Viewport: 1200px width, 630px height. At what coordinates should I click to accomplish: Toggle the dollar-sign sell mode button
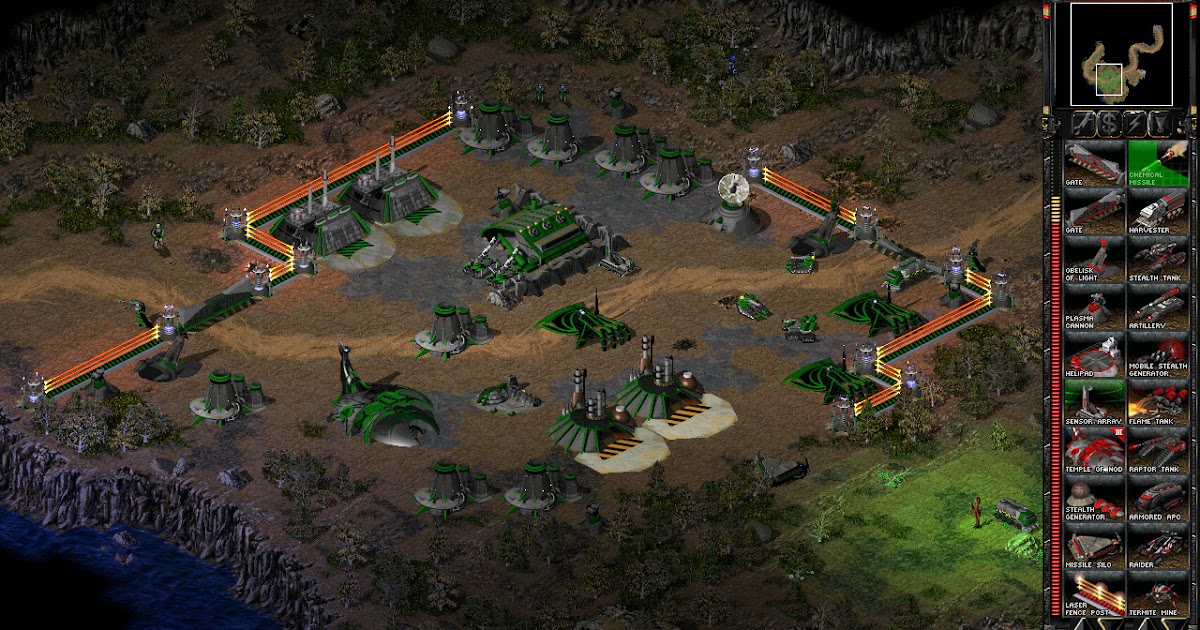(x=1108, y=123)
